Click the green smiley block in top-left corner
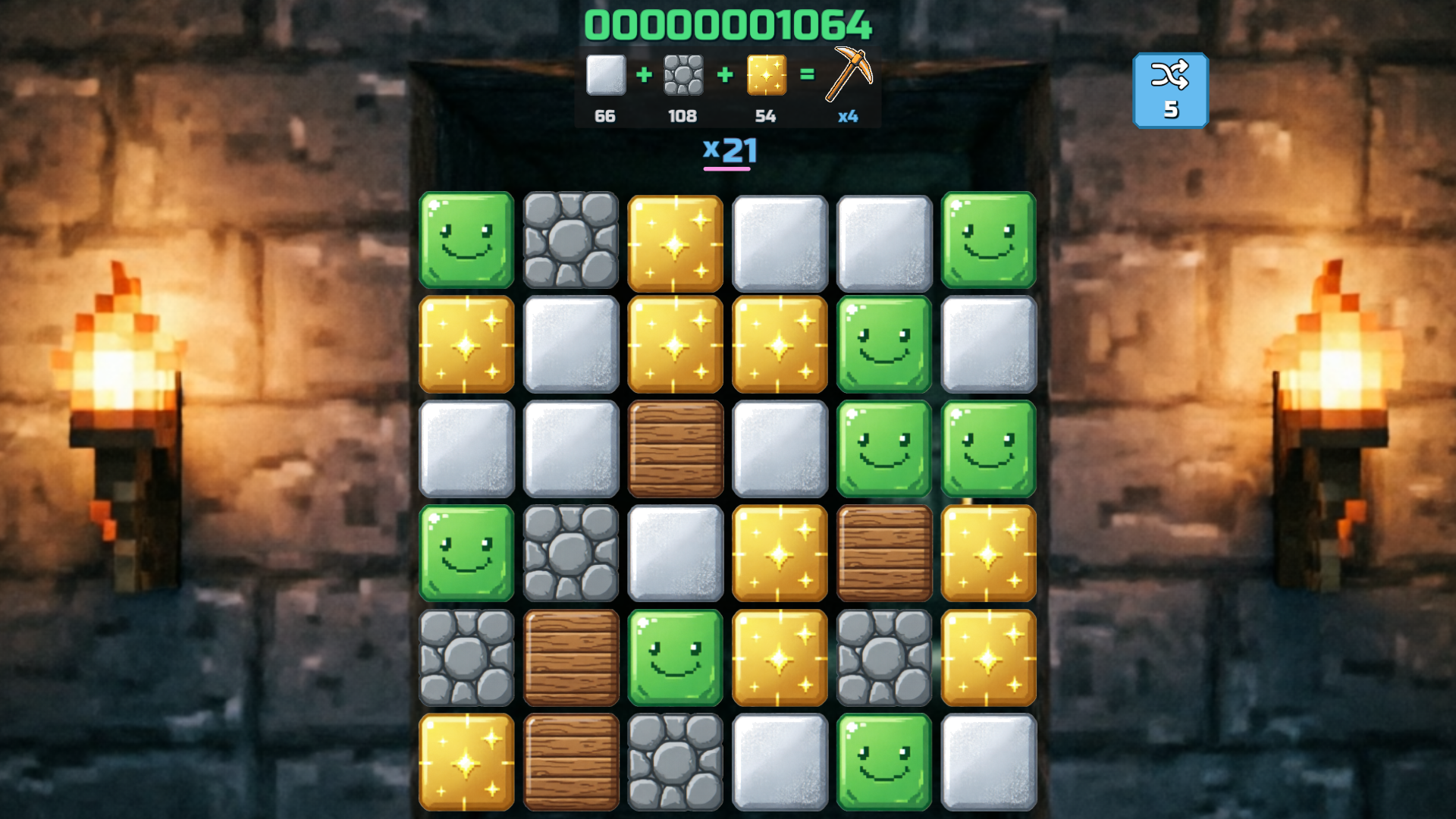The width and height of the screenshot is (1456, 819). click(x=466, y=241)
